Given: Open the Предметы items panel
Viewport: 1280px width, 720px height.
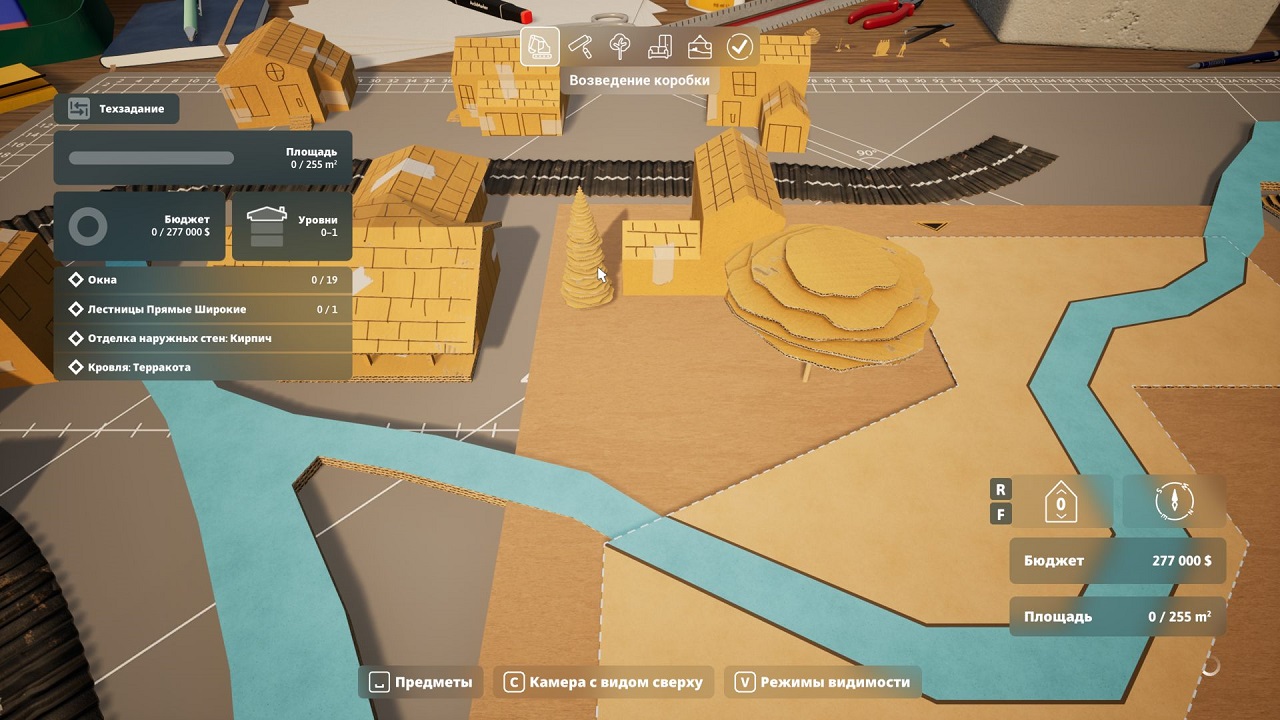Looking at the screenshot, I should pyautogui.click(x=421, y=682).
